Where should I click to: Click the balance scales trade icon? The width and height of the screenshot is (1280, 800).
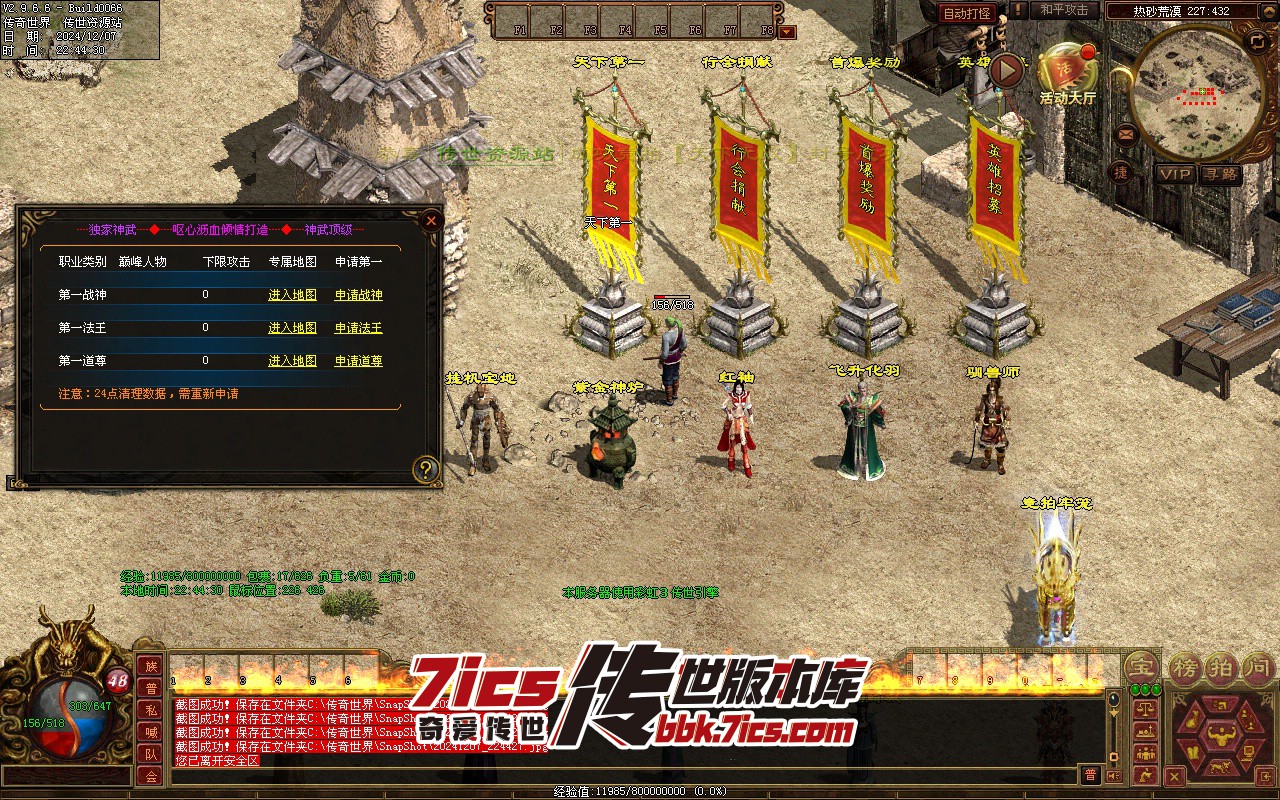click(1146, 707)
